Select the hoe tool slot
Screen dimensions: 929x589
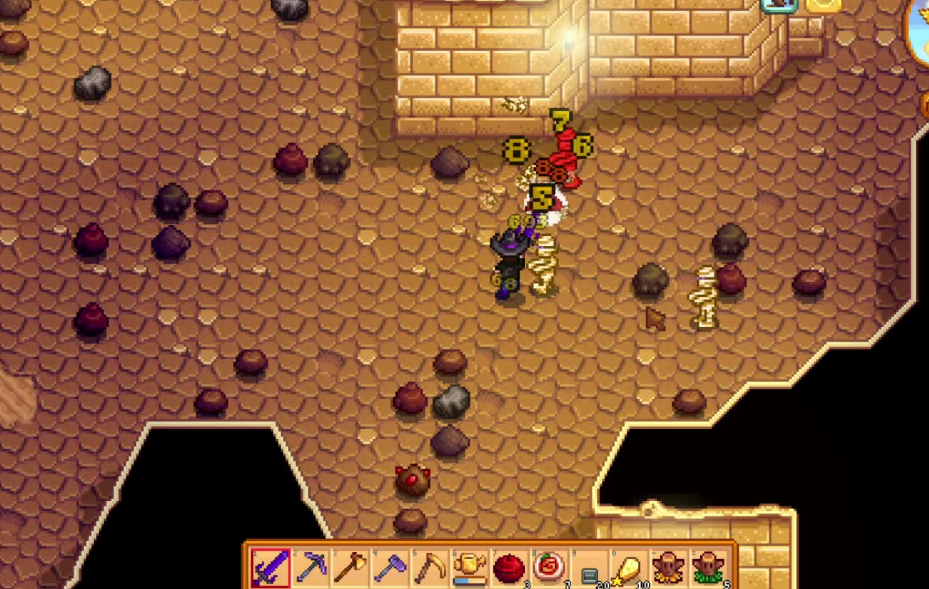390,568
